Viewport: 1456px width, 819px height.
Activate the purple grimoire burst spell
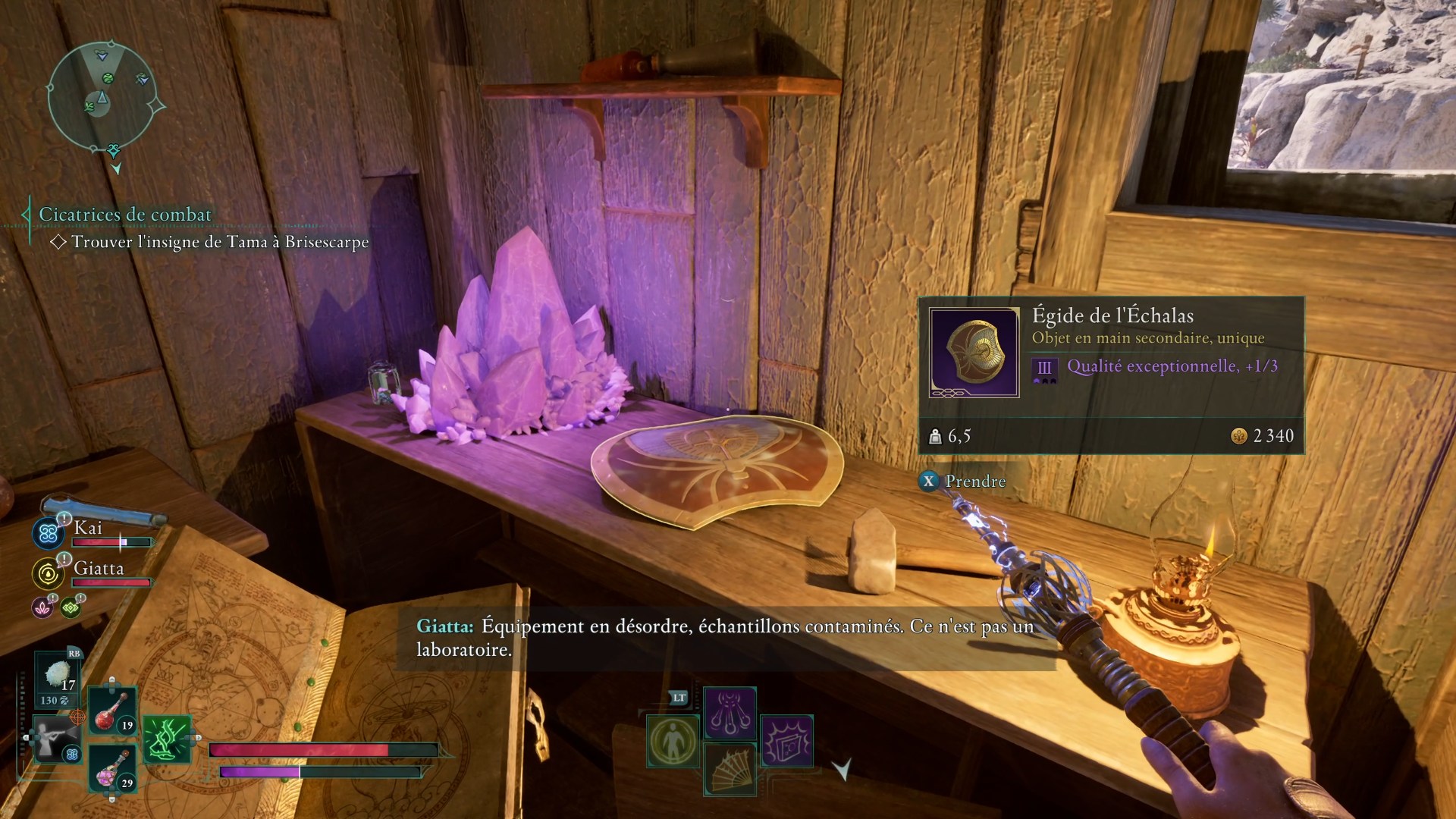pyautogui.click(x=786, y=741)
